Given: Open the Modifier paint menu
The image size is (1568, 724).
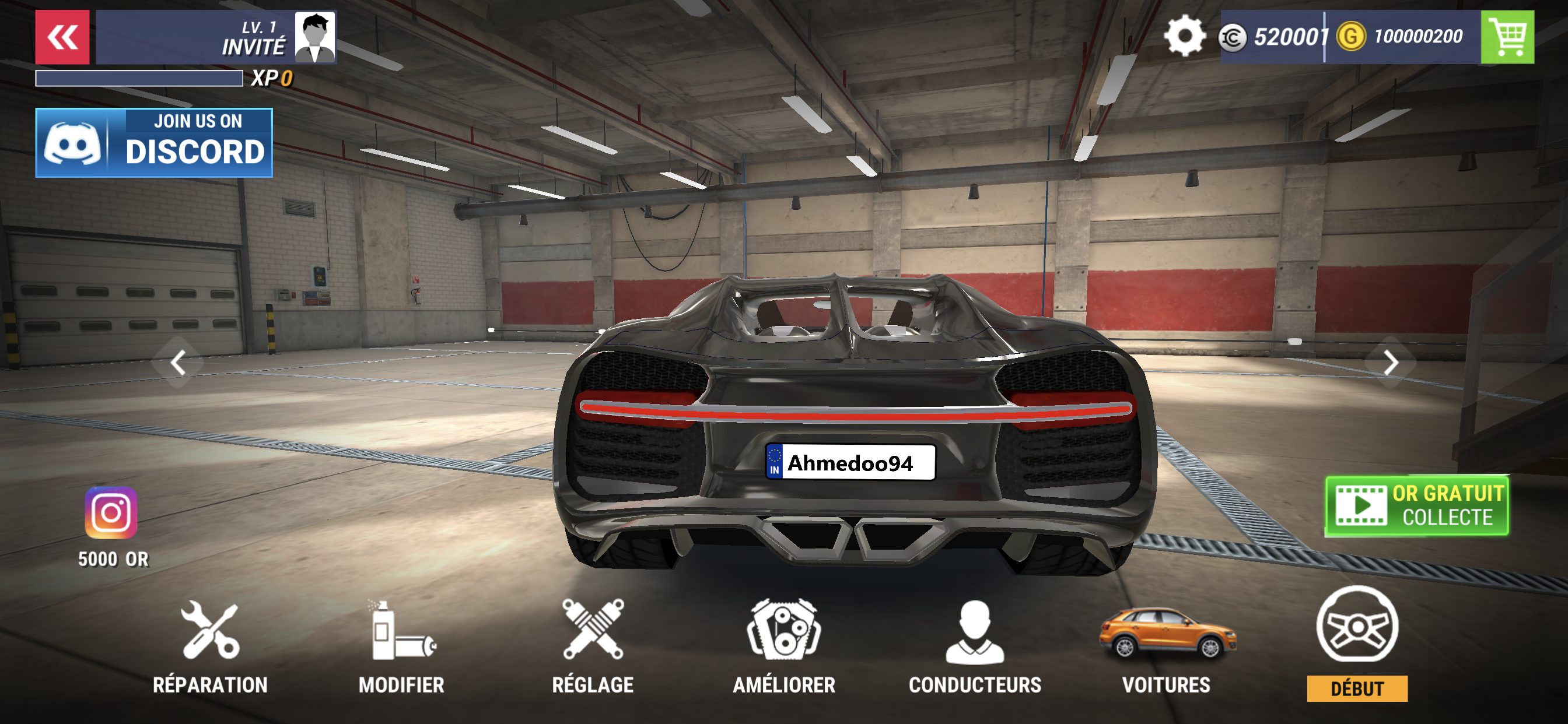Looking at the screenshot, I should [x=402, y=646].
